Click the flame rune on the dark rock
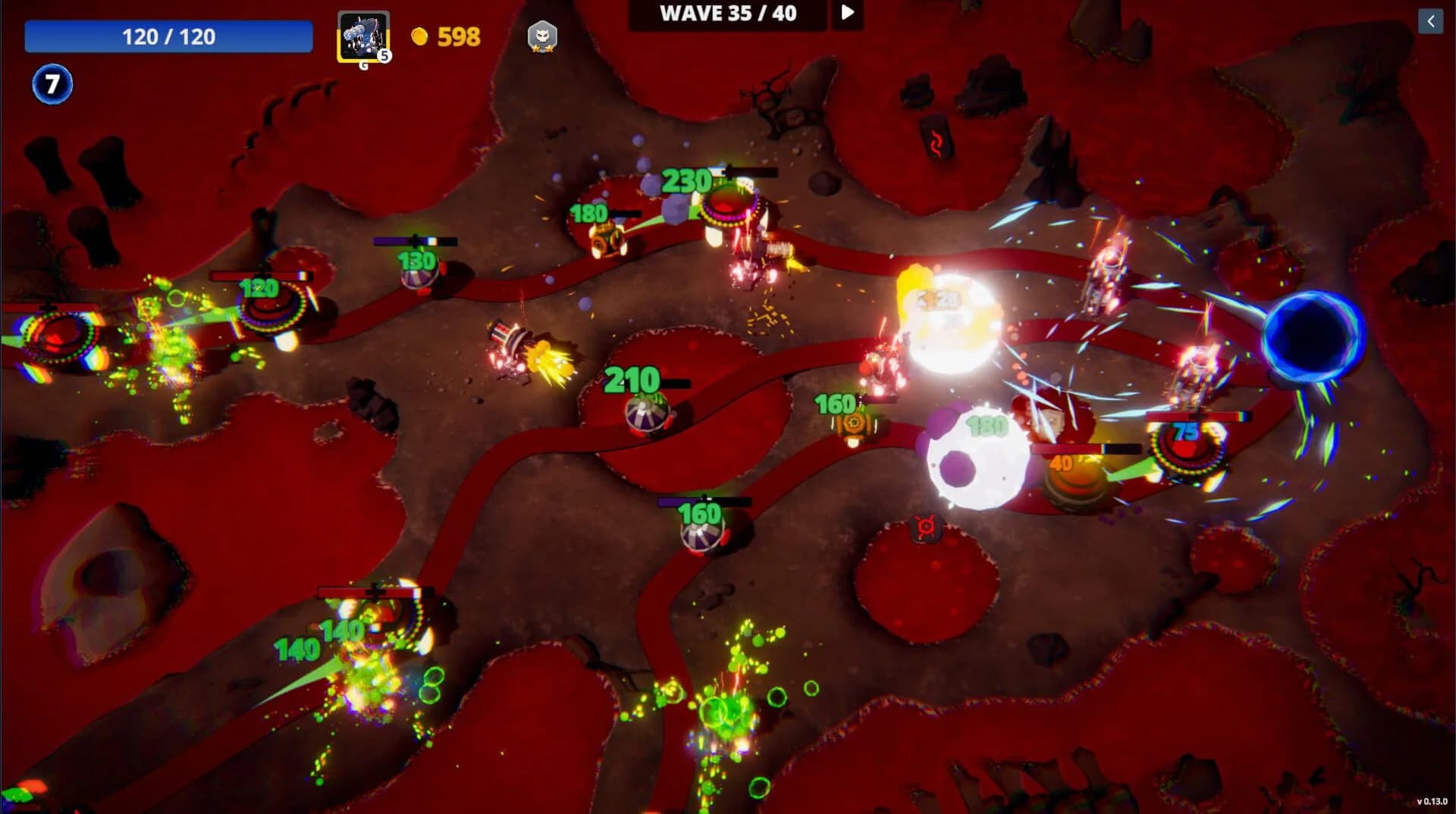 point(938,140)
